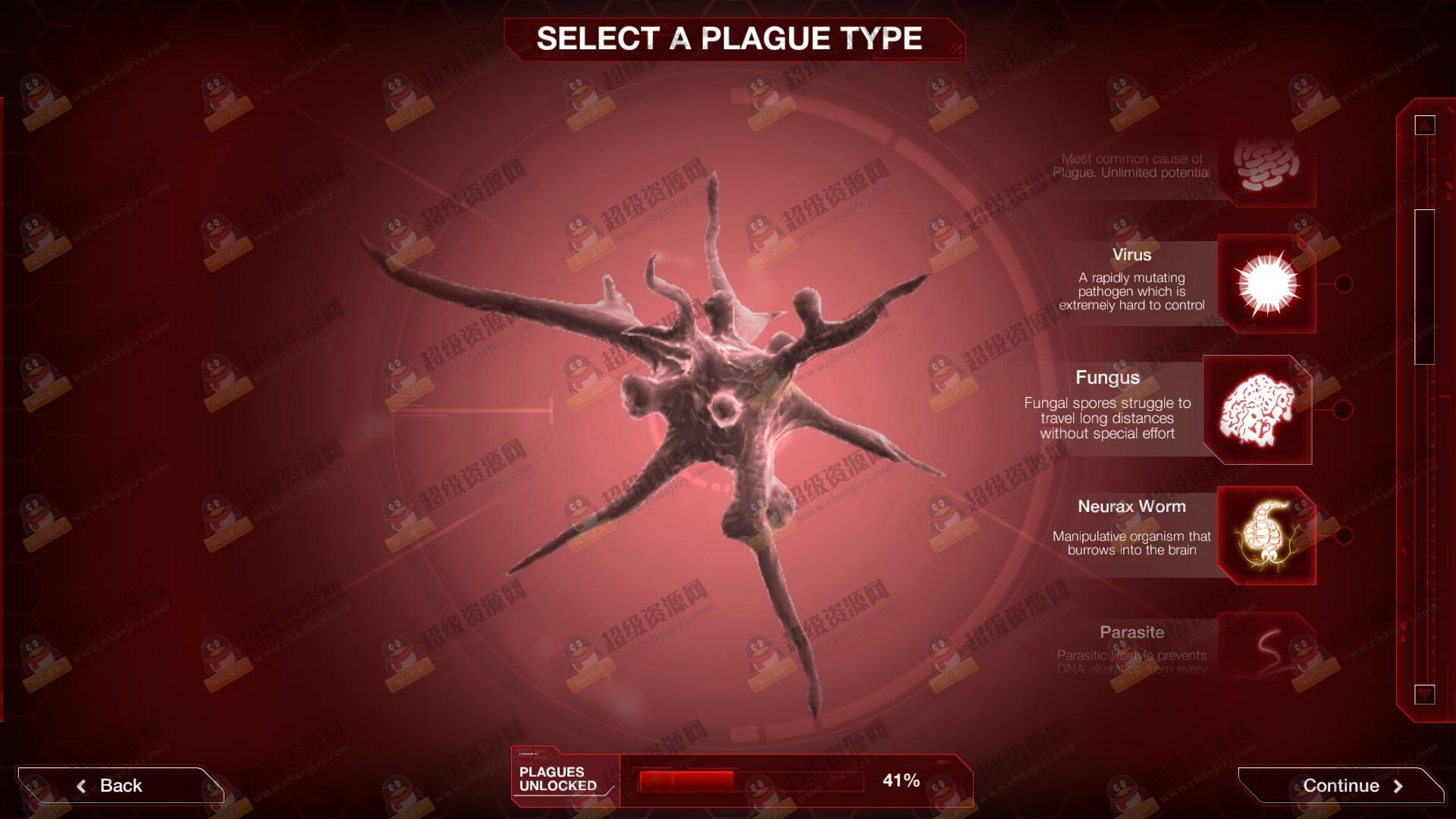1456x819 pixels.
Task: Go back with the Back button
Action: [x=120, y=786]
